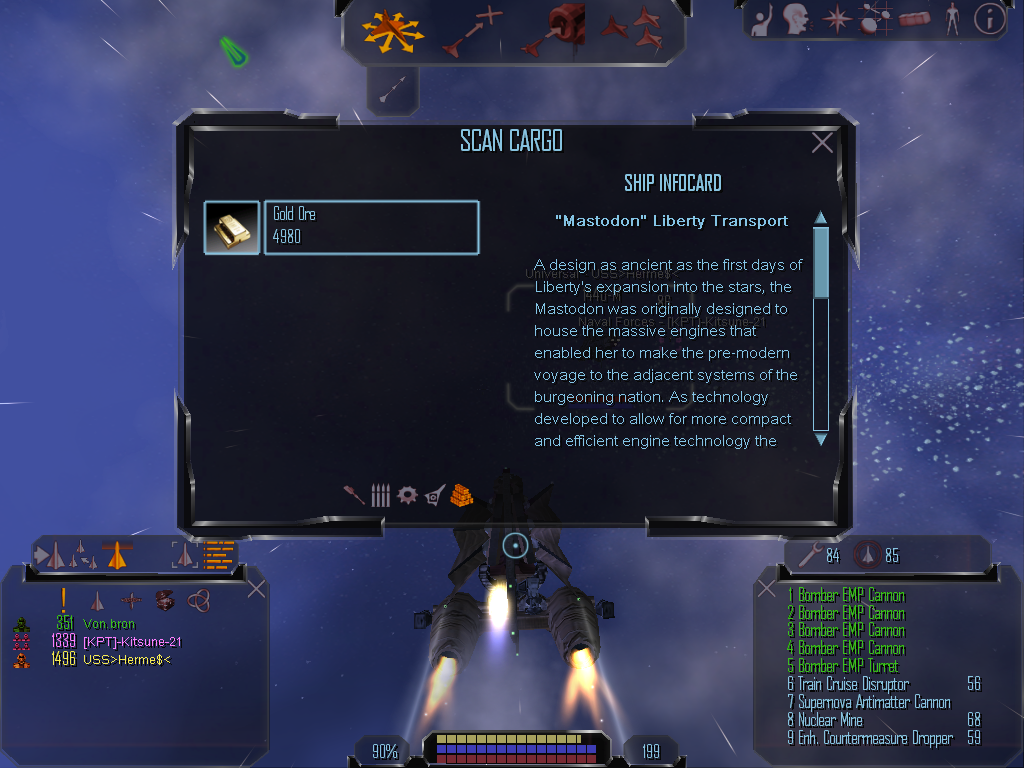This screenshot has width=1024, height=768.
Task: Close the contact list panel
Action: click(x=256, y=589)
